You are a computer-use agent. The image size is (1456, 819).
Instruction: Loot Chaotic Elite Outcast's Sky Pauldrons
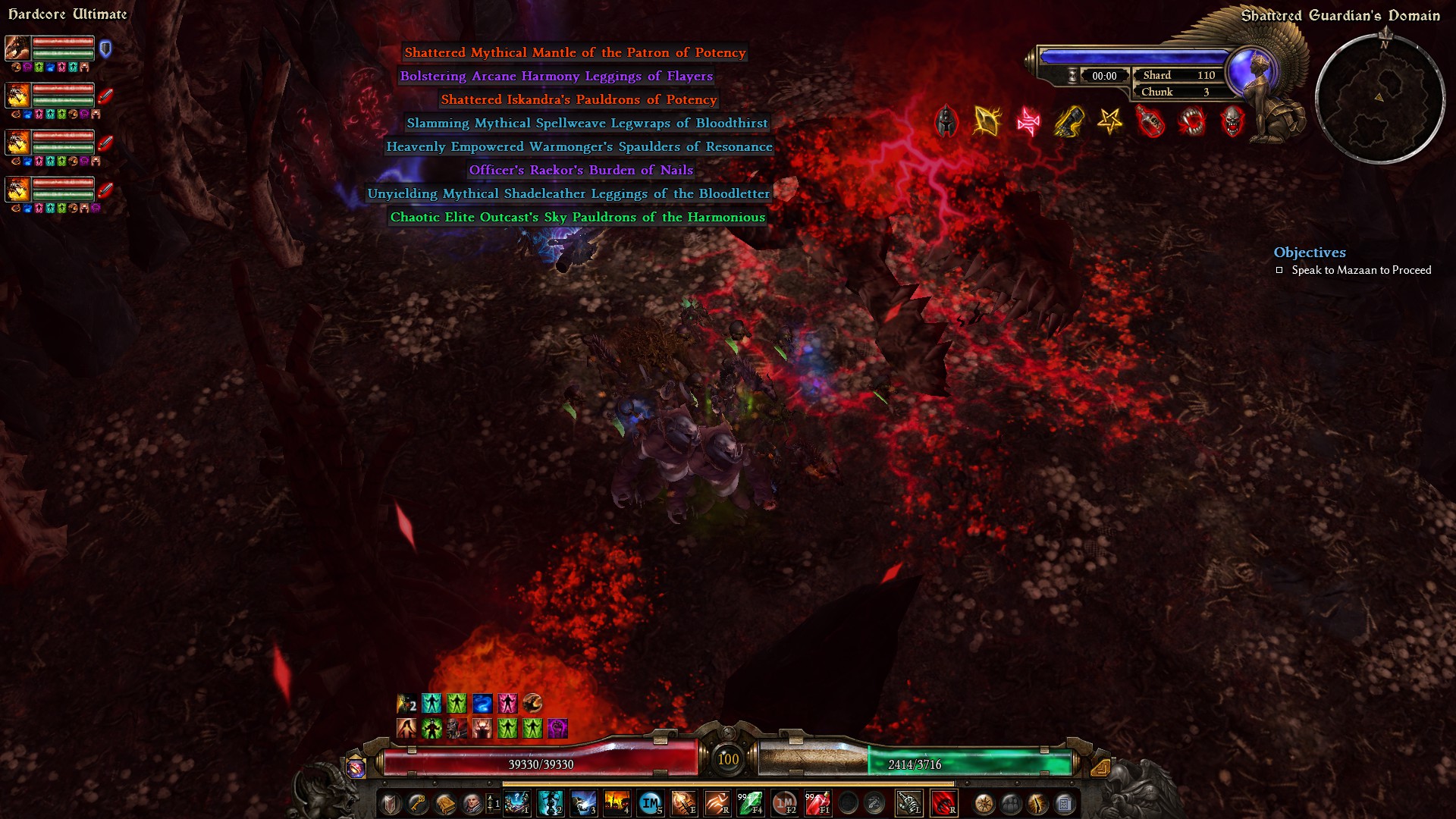(577, 217)
